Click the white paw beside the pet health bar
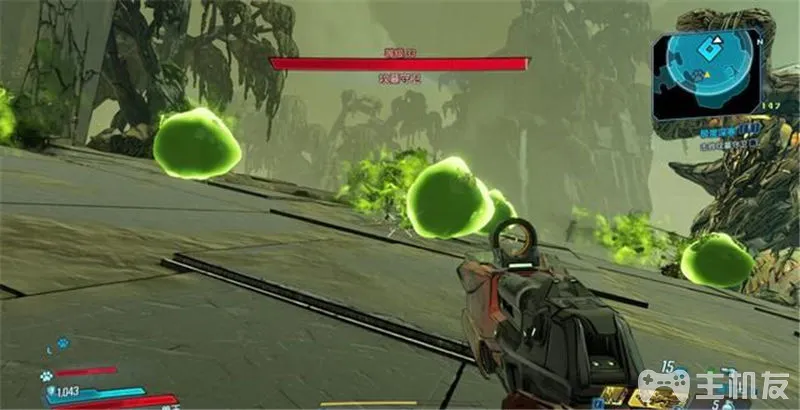Image resolution: width=800 pixels, height=410 pixels. pos(46,377)
